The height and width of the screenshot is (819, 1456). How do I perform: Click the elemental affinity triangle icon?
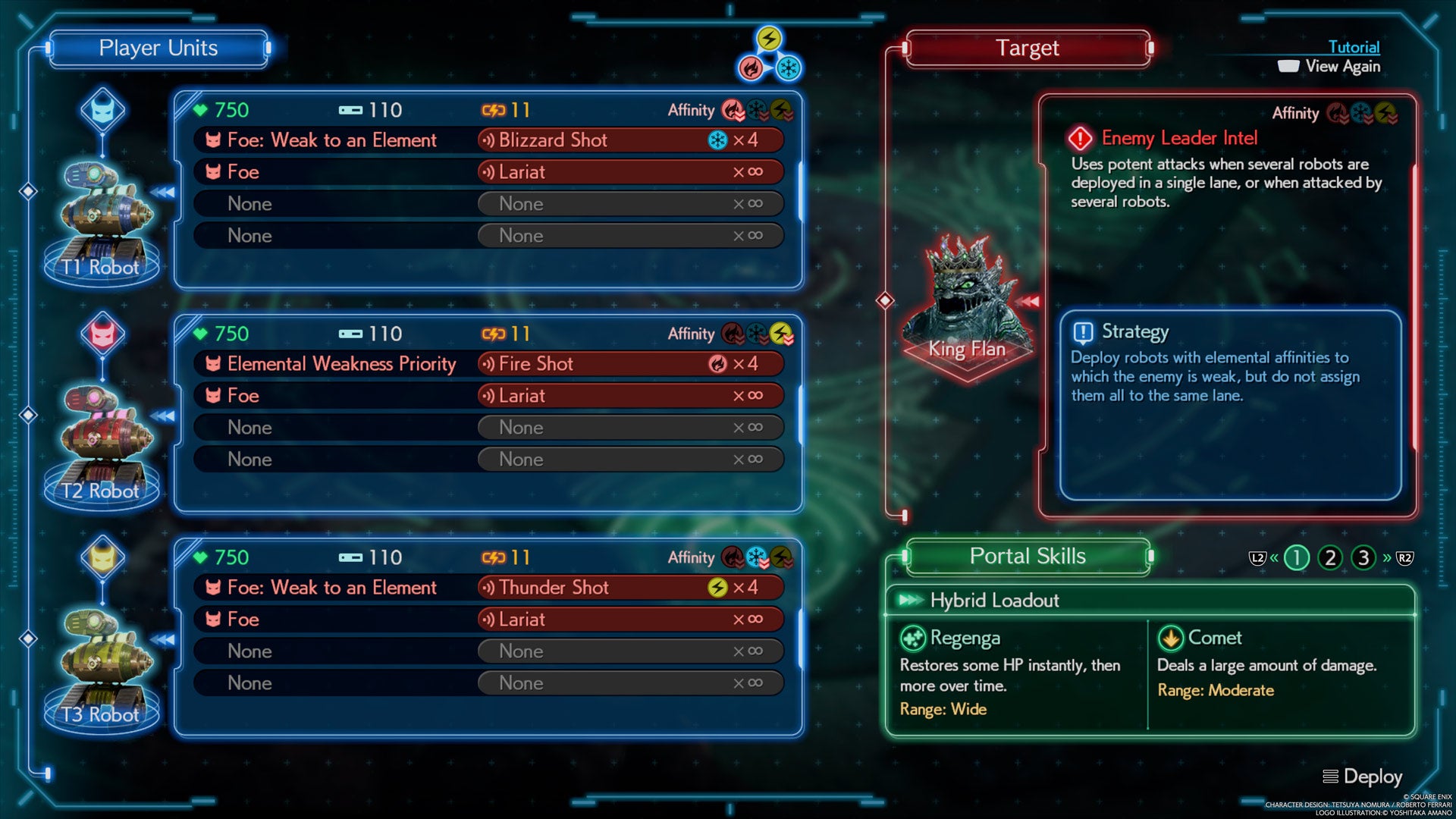tap(769, 55)
